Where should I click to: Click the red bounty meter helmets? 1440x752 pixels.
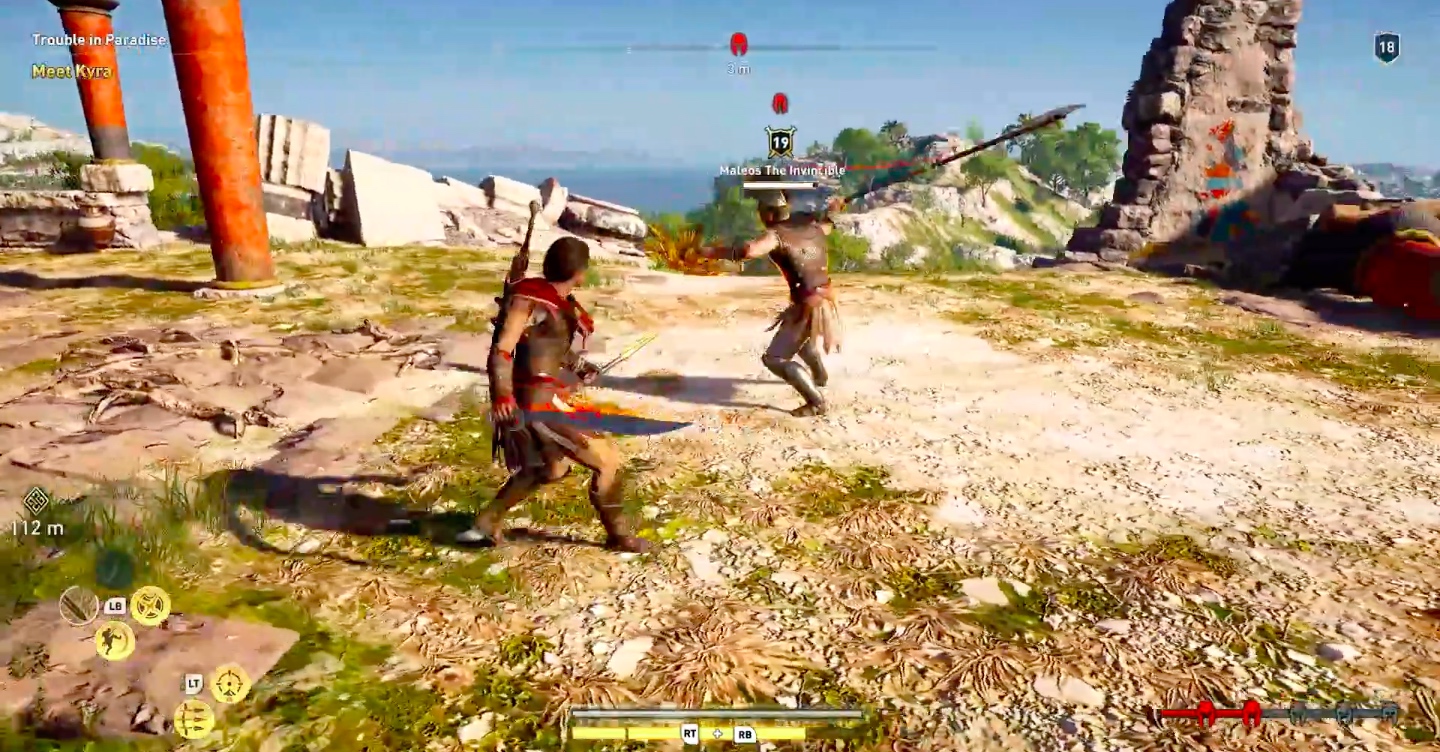coord(1227,713)
